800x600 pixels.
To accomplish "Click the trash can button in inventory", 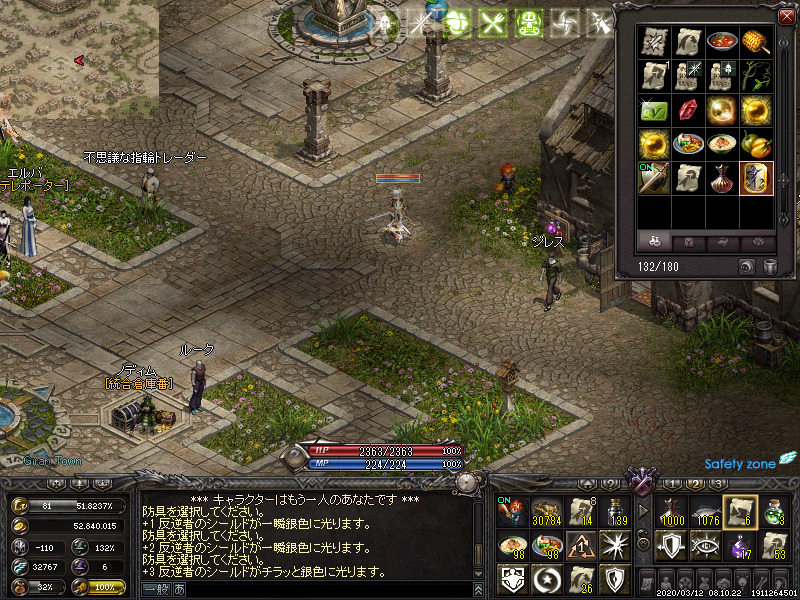I will (x=770, y=266).
